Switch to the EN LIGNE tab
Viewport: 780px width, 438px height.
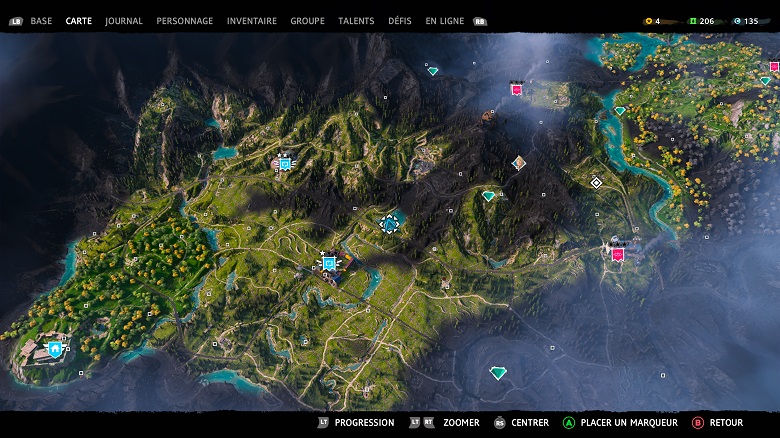pos(445,21)
